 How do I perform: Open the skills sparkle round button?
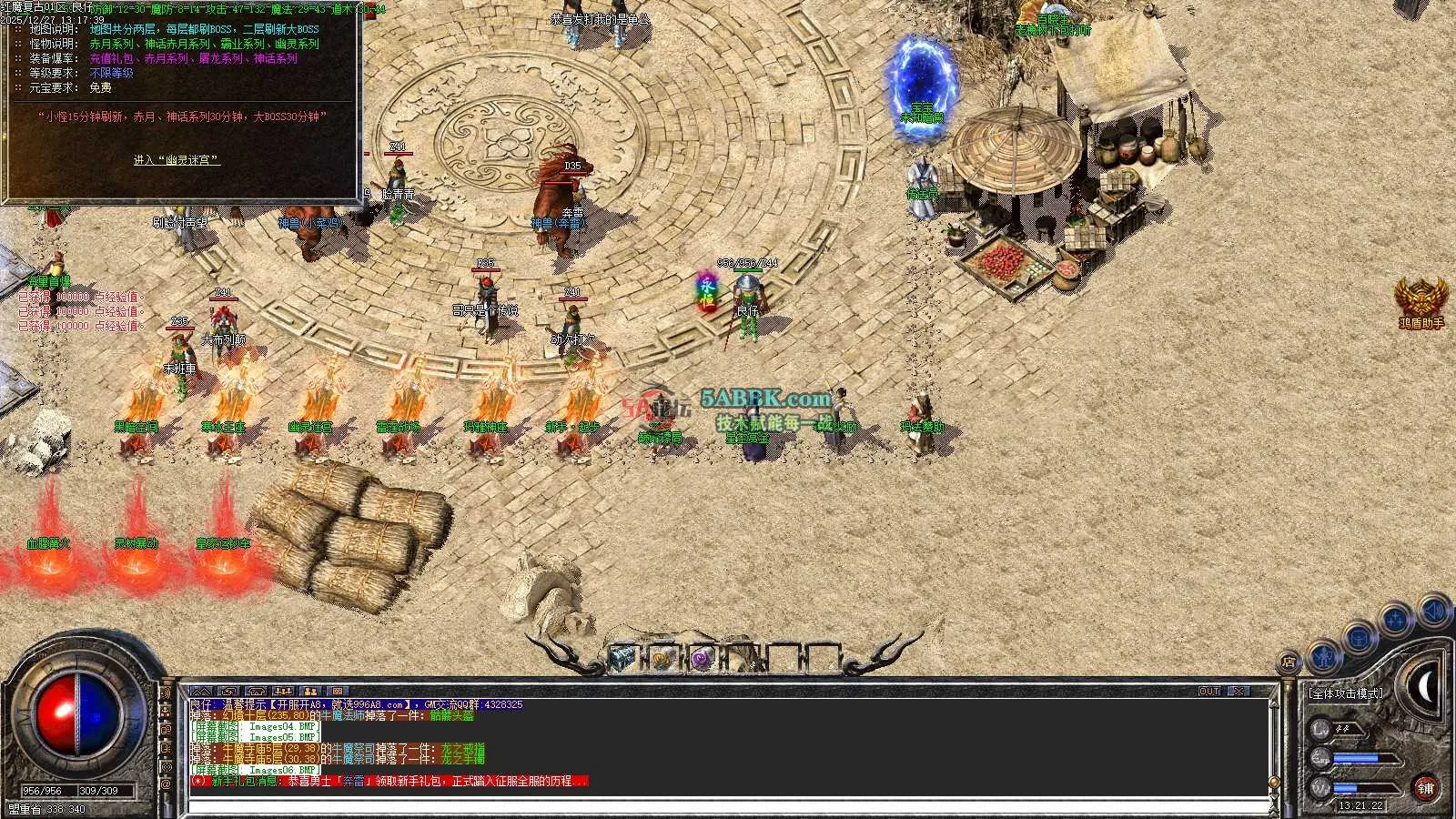tap(1394, 622)
